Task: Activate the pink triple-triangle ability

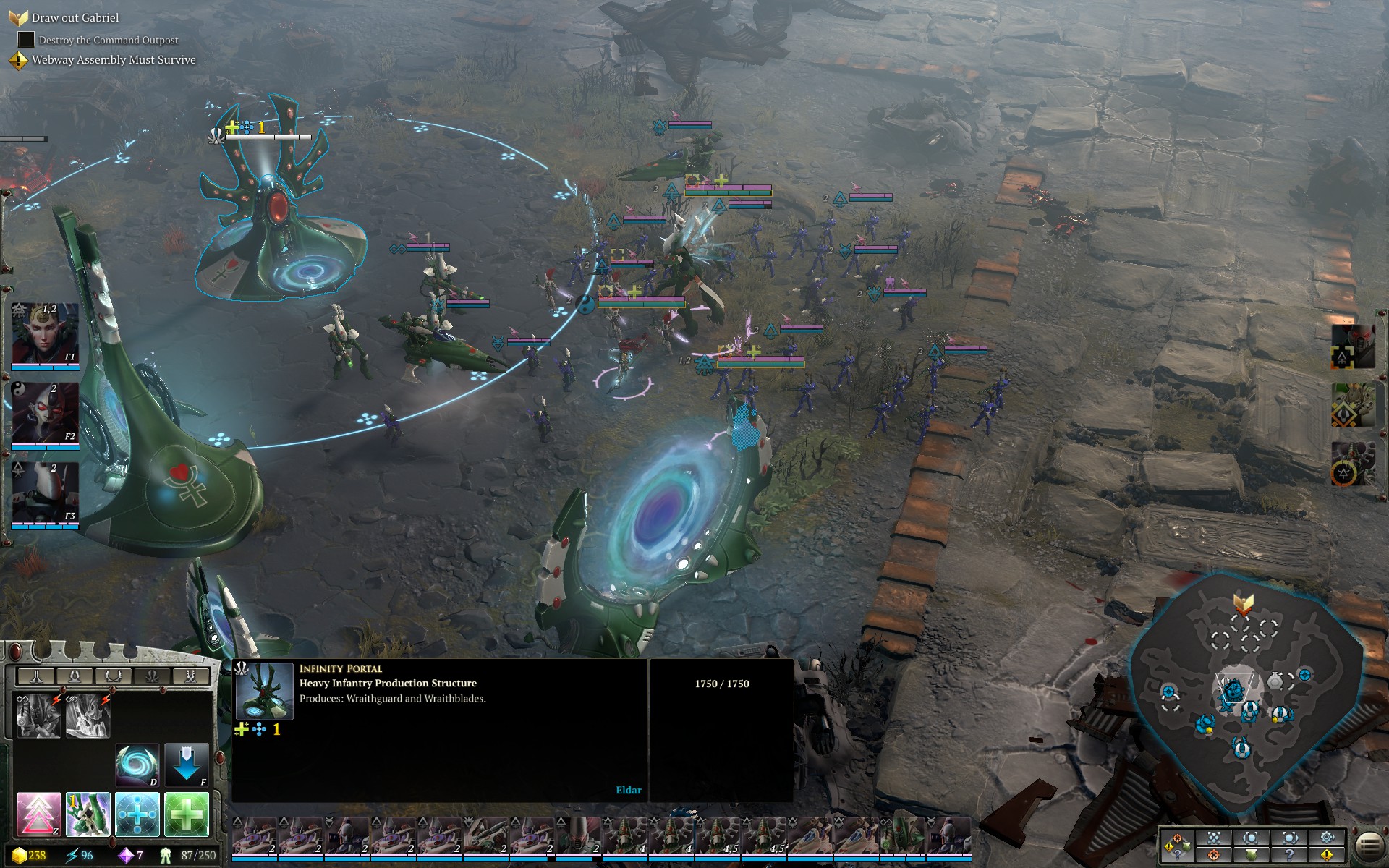Action: (x=38, y=814)
